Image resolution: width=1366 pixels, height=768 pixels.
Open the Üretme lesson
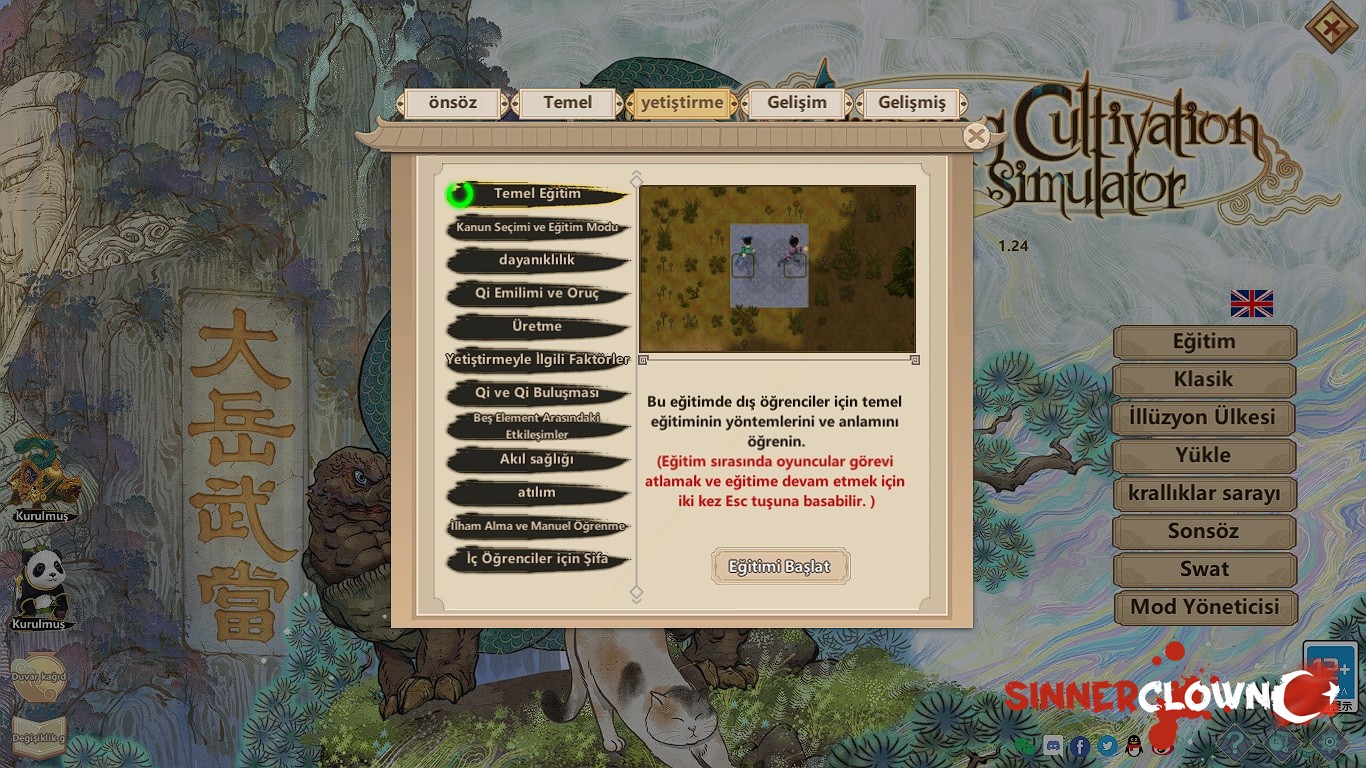pos(537,327)
